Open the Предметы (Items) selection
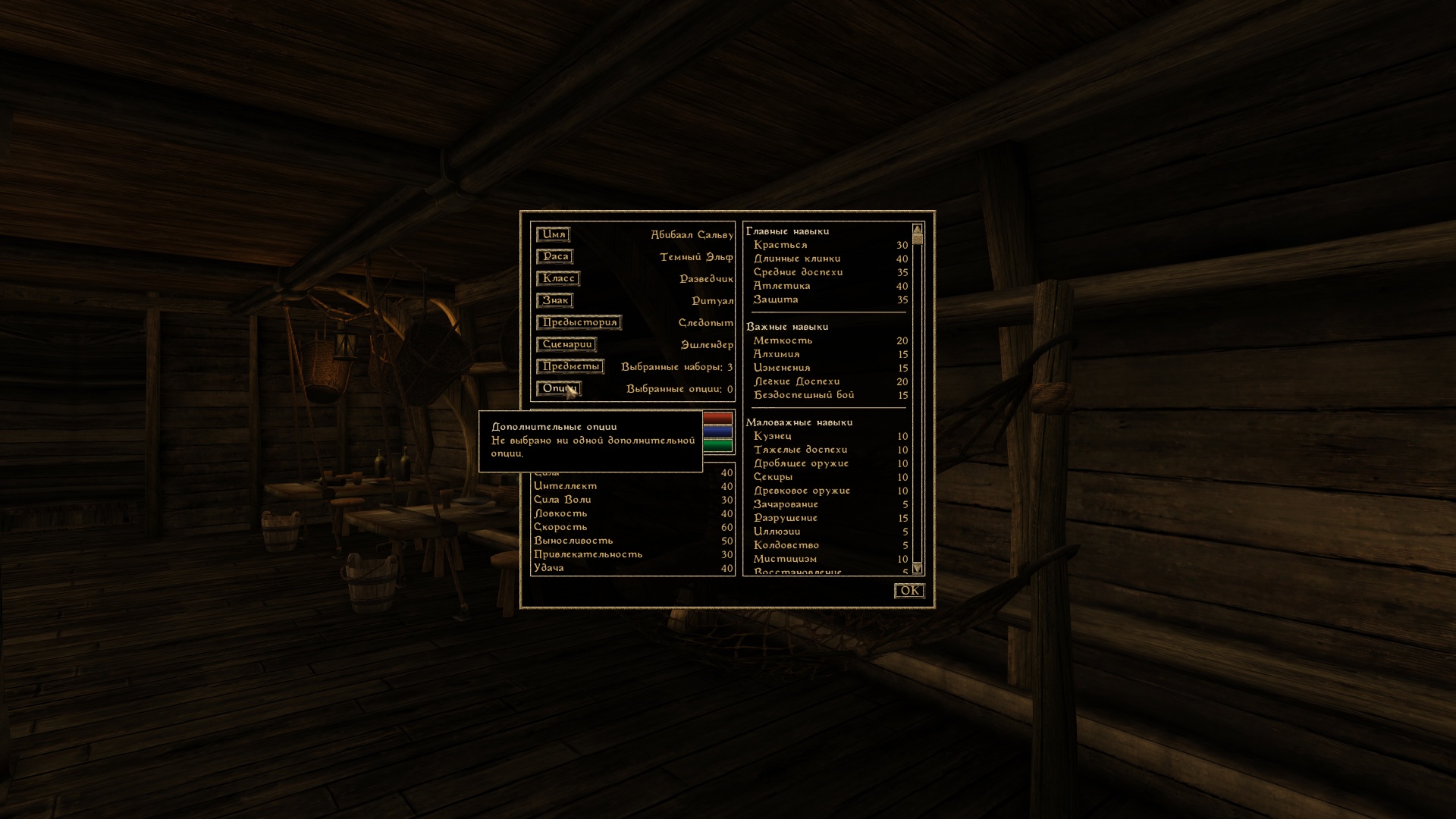1456x819 pixels. click(x=570, y=367)
